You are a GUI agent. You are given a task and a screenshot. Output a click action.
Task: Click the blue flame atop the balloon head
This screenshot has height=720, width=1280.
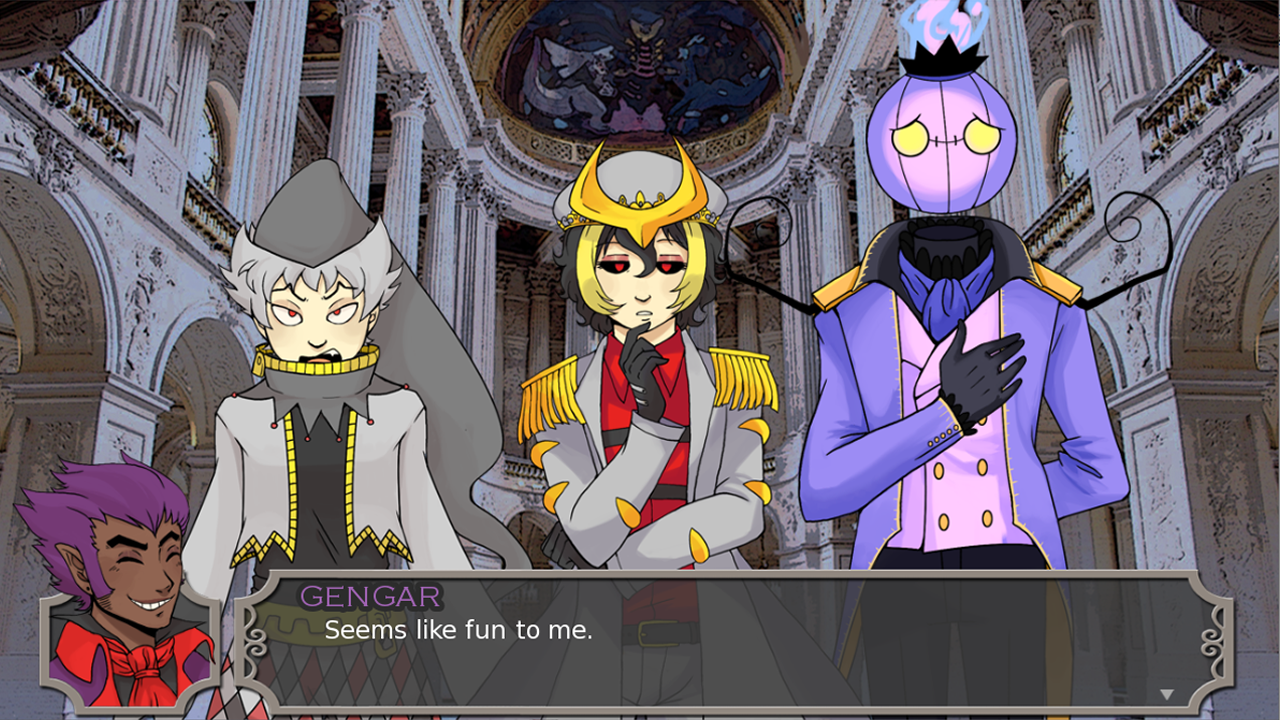click(x=938, y=25)
